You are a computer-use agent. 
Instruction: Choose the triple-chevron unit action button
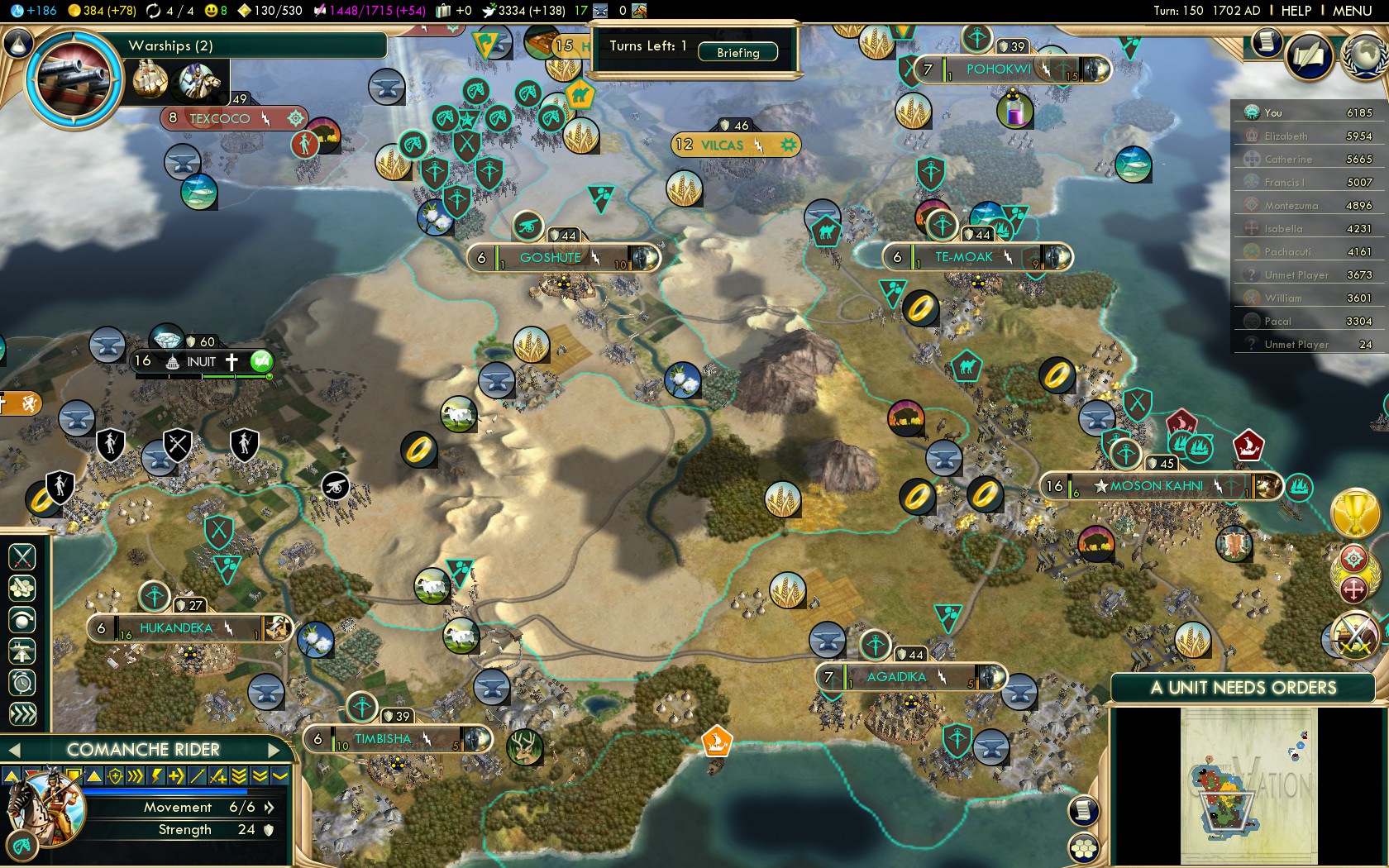(x=22, y=714)
